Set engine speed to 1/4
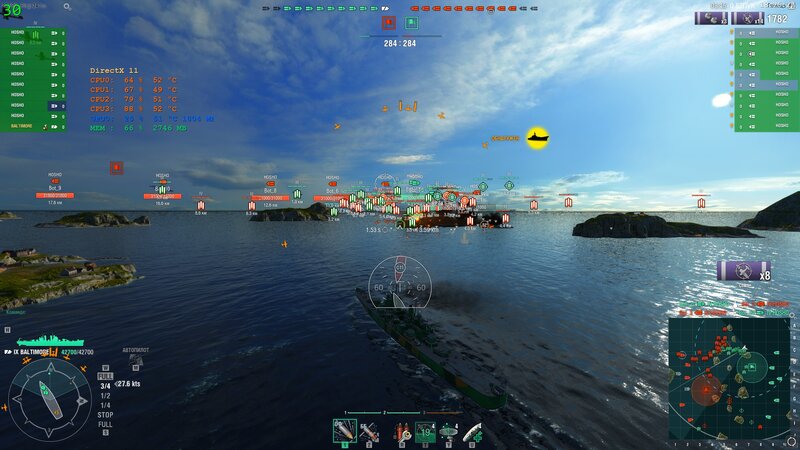The image size is (800, 450). (x=105, y=404)
